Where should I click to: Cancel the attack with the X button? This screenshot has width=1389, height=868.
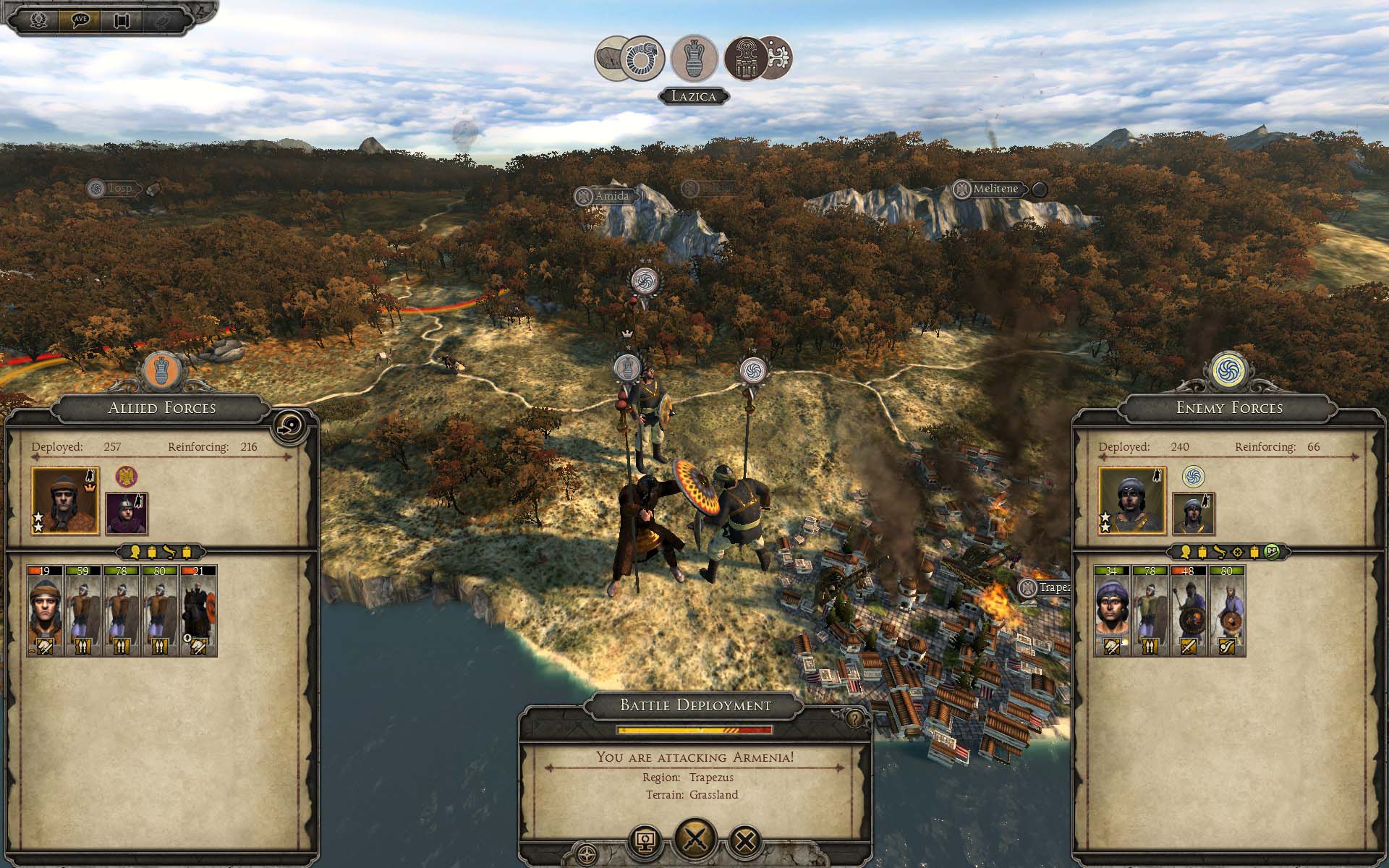745,841
